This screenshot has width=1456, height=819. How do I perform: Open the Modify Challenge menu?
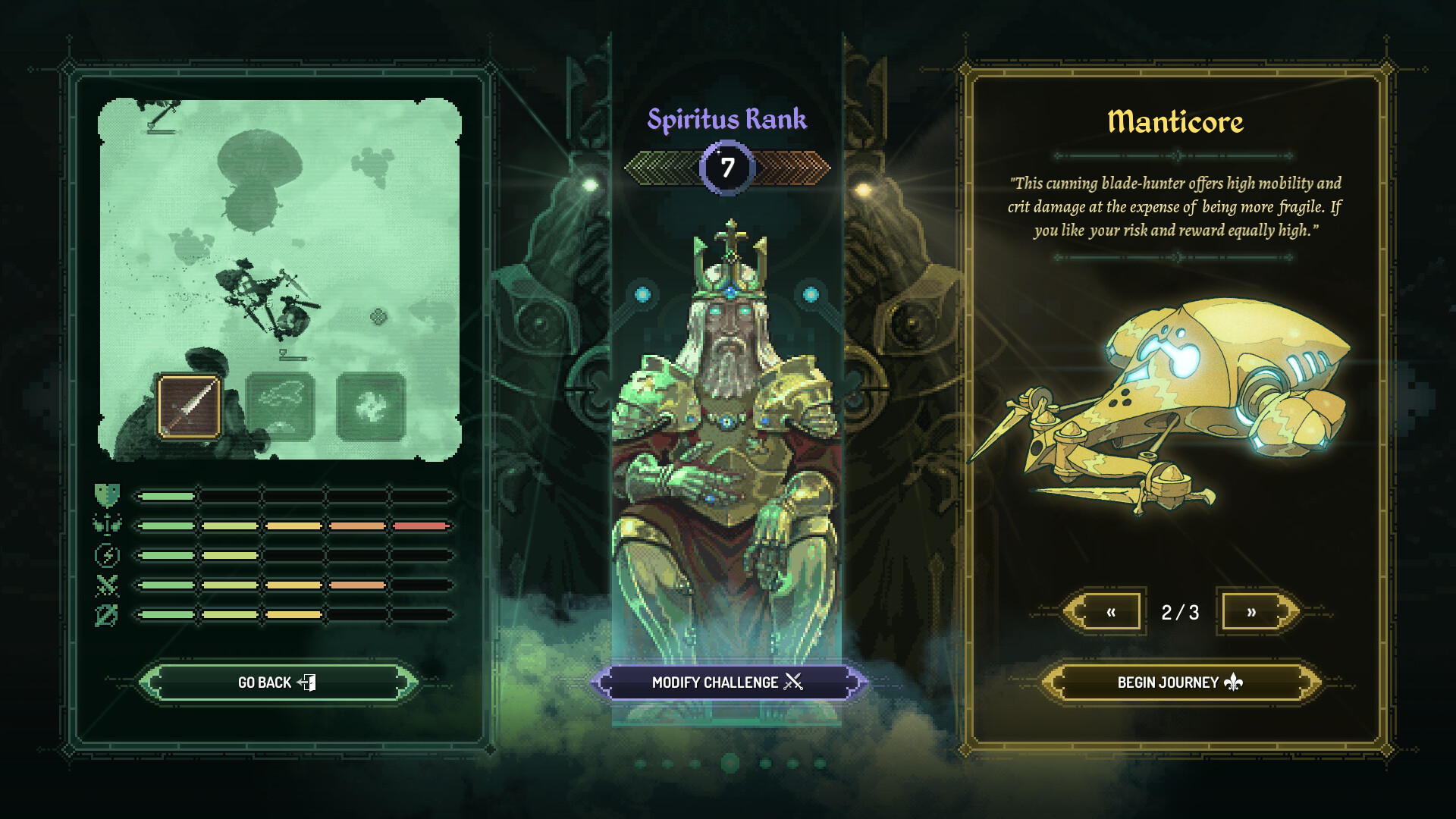727,682
